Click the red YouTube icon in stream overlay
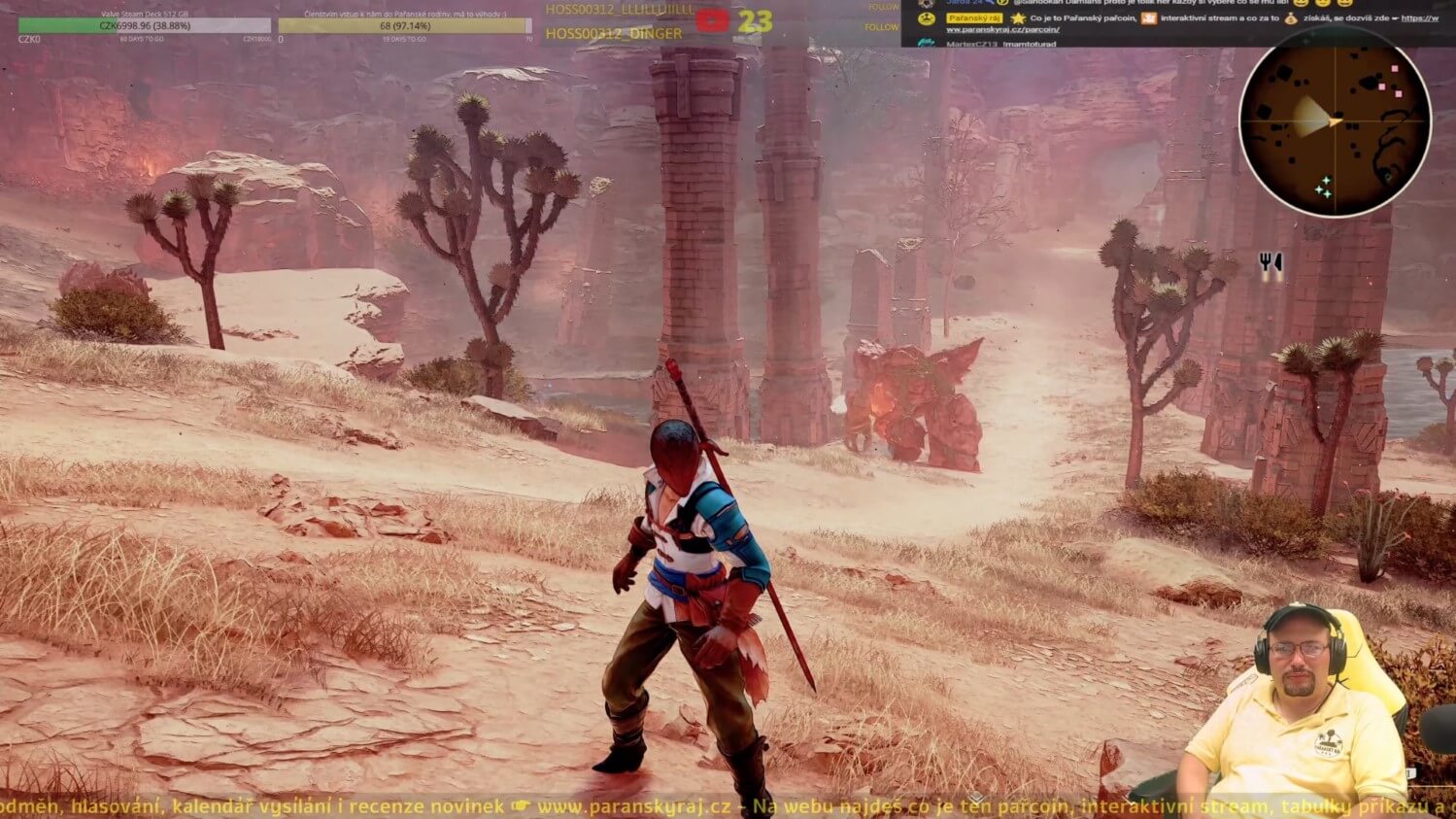Image resolution: width=1456 pixels, height=819 pixels. point(712,19)
